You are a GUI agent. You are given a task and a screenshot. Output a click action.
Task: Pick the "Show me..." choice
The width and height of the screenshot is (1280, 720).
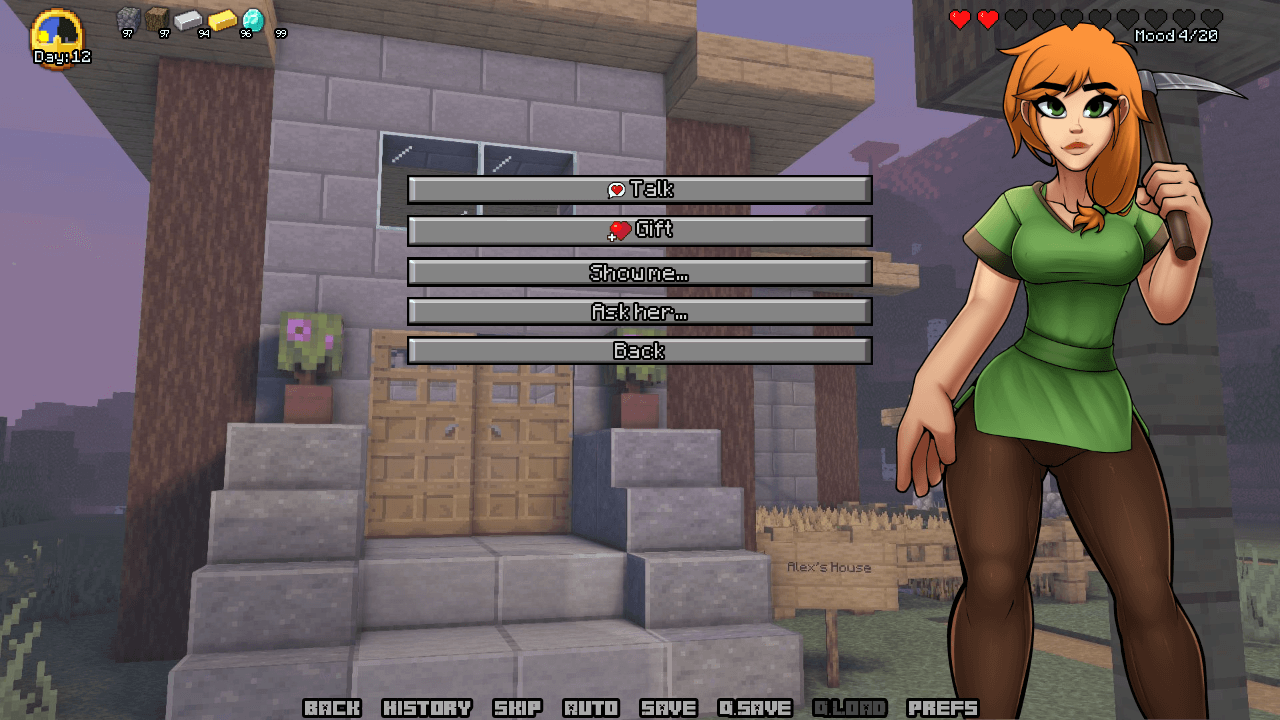tap(640, 272)
